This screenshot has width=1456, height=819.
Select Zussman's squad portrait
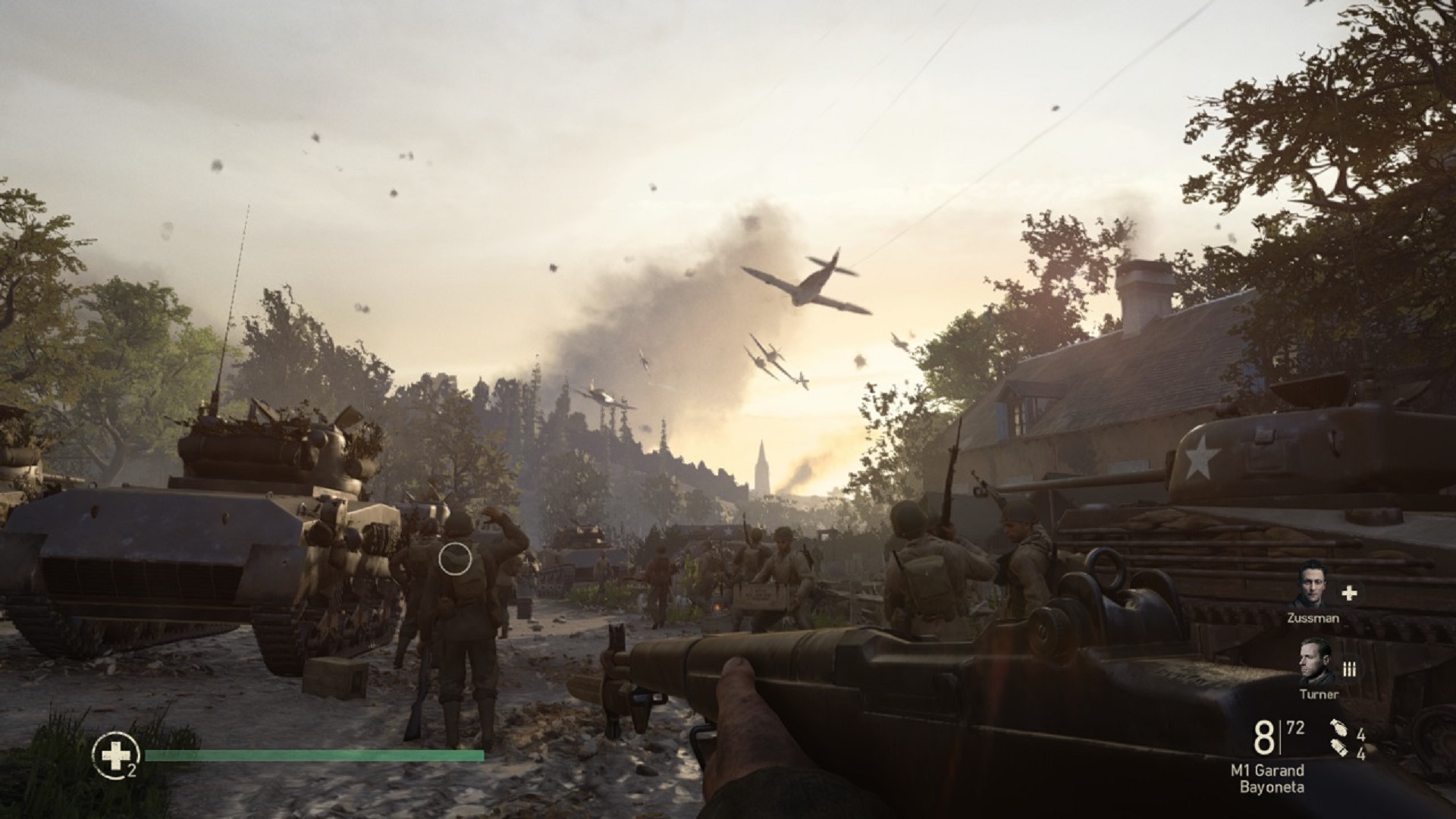[x=1312, y=585]
